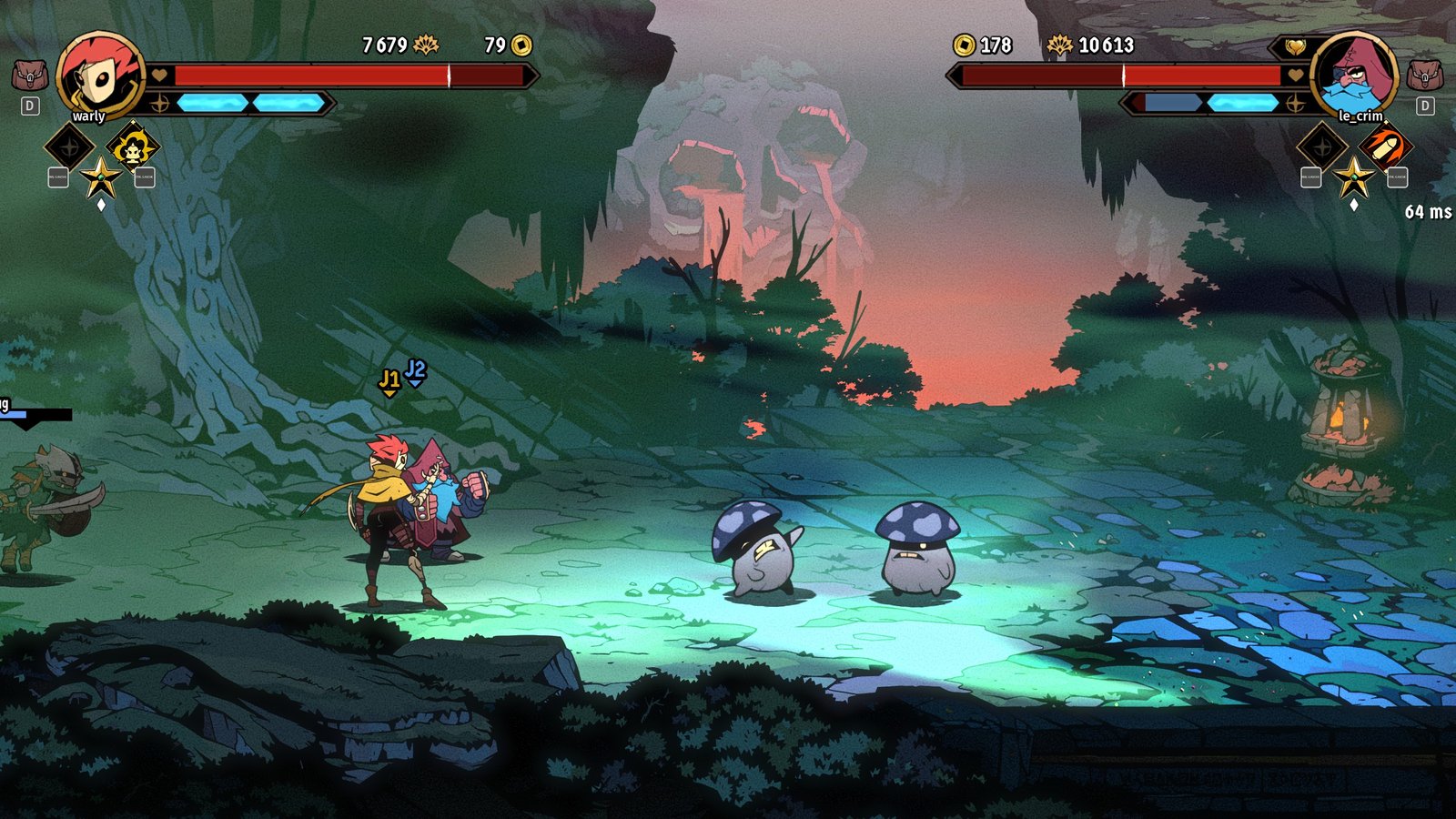This screenshot has width=1456, height=819.
Task: Activate le_crim's flaming bullet ability
Action: 1384,147
